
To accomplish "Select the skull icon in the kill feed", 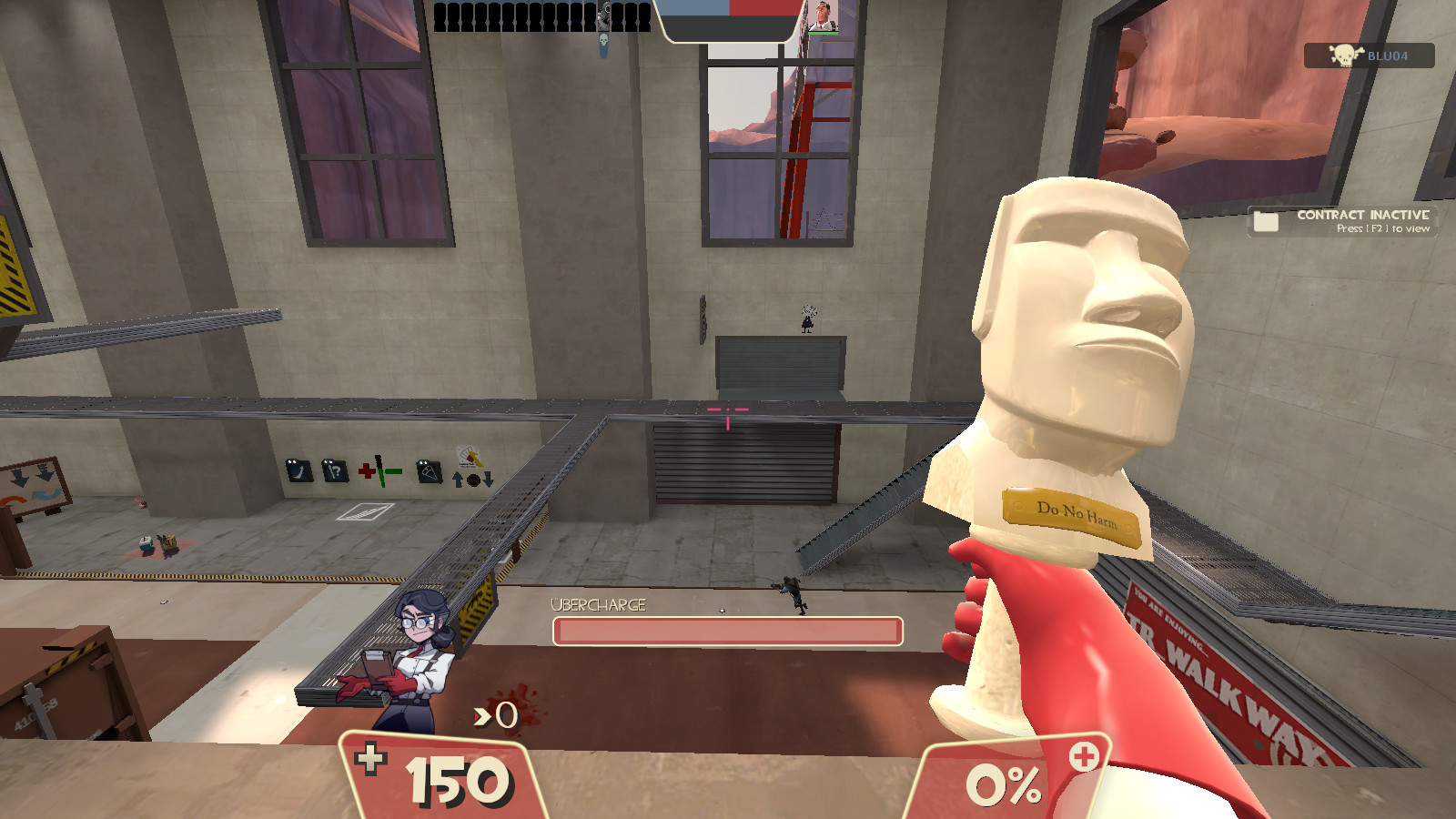I will (x=602, y=40).
